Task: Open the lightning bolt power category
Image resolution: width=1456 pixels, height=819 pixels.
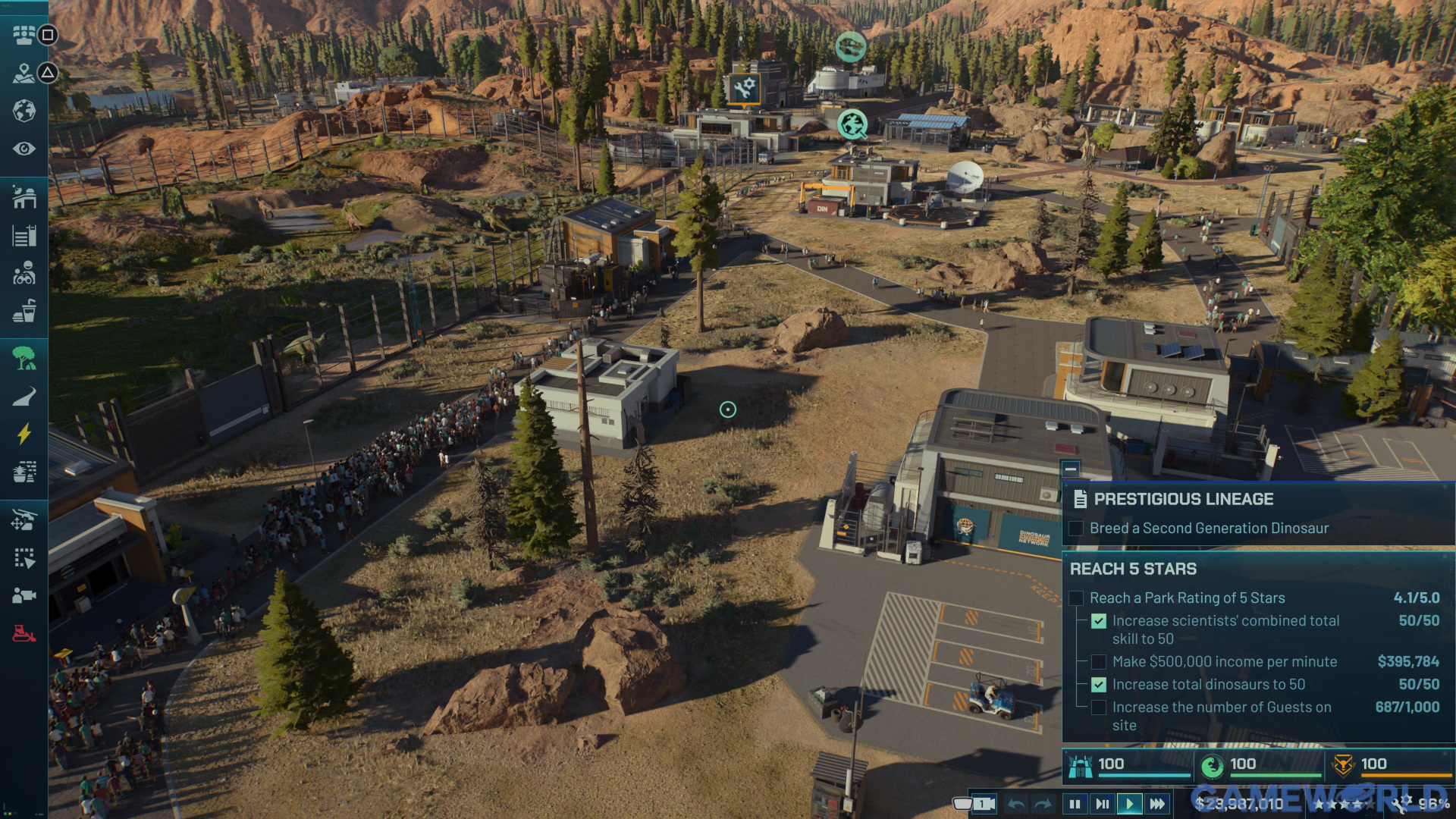Action: point(24,434)
